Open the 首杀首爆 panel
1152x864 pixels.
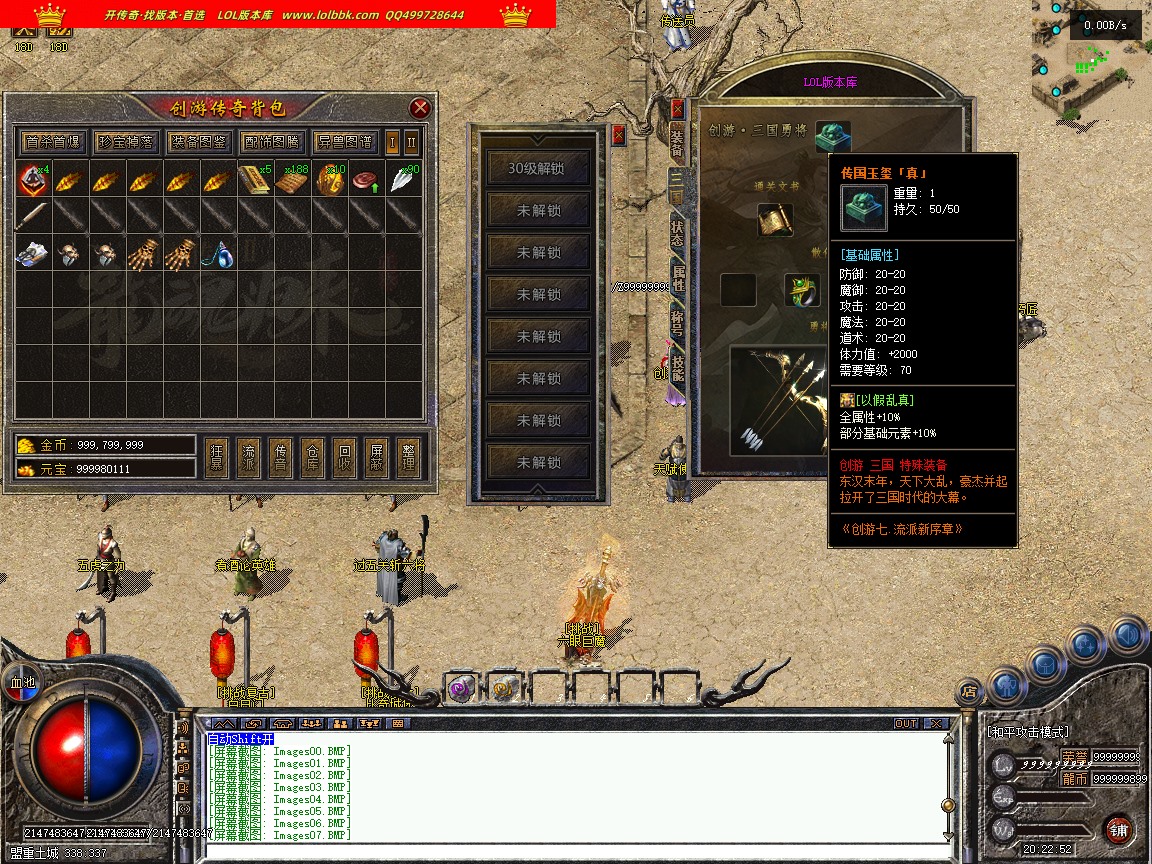point(53,142)
